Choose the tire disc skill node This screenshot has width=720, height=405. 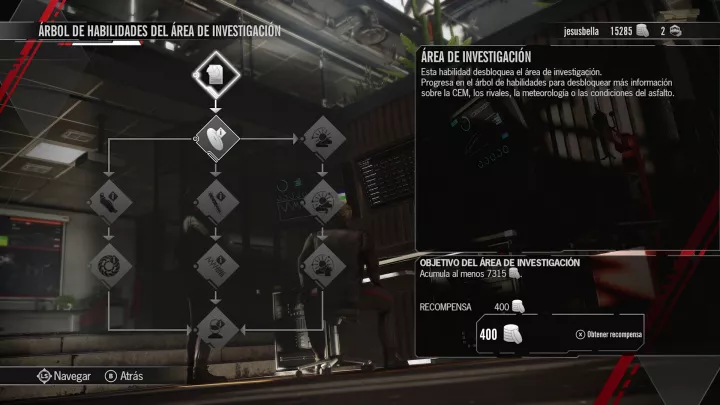[110, 267]
